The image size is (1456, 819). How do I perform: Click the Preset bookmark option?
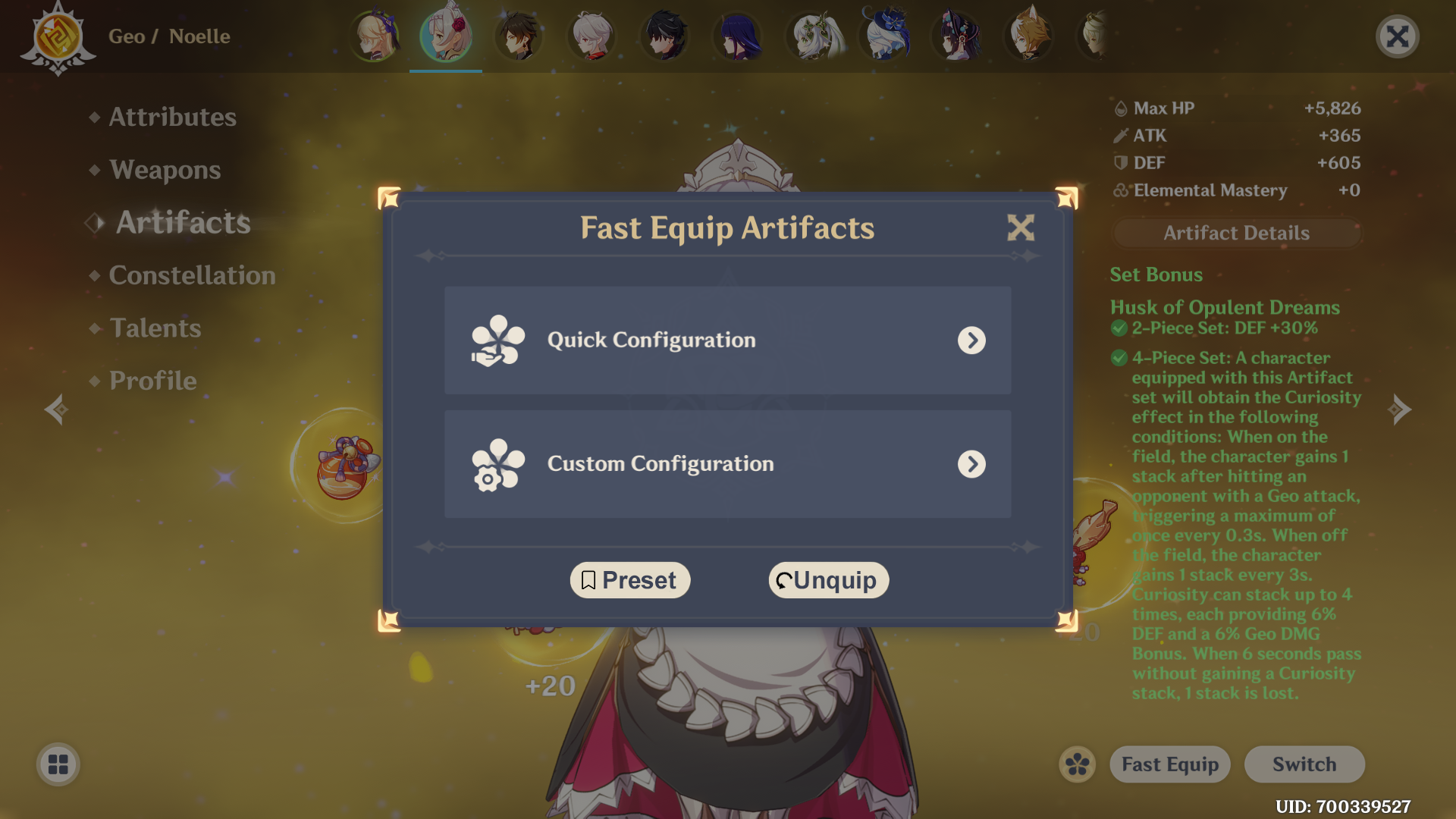coord(629,579)
